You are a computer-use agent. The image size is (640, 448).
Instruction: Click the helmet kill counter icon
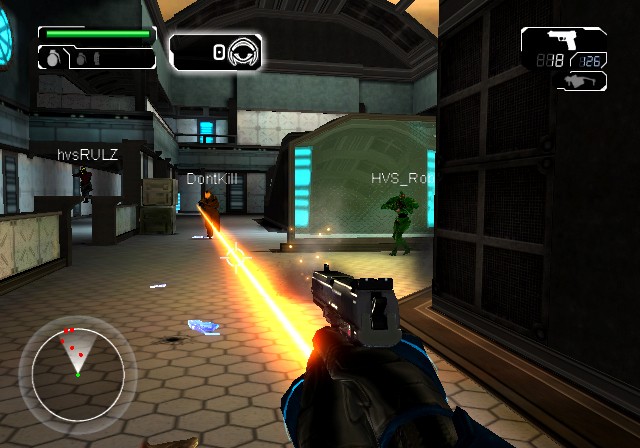tap(243, 52)
